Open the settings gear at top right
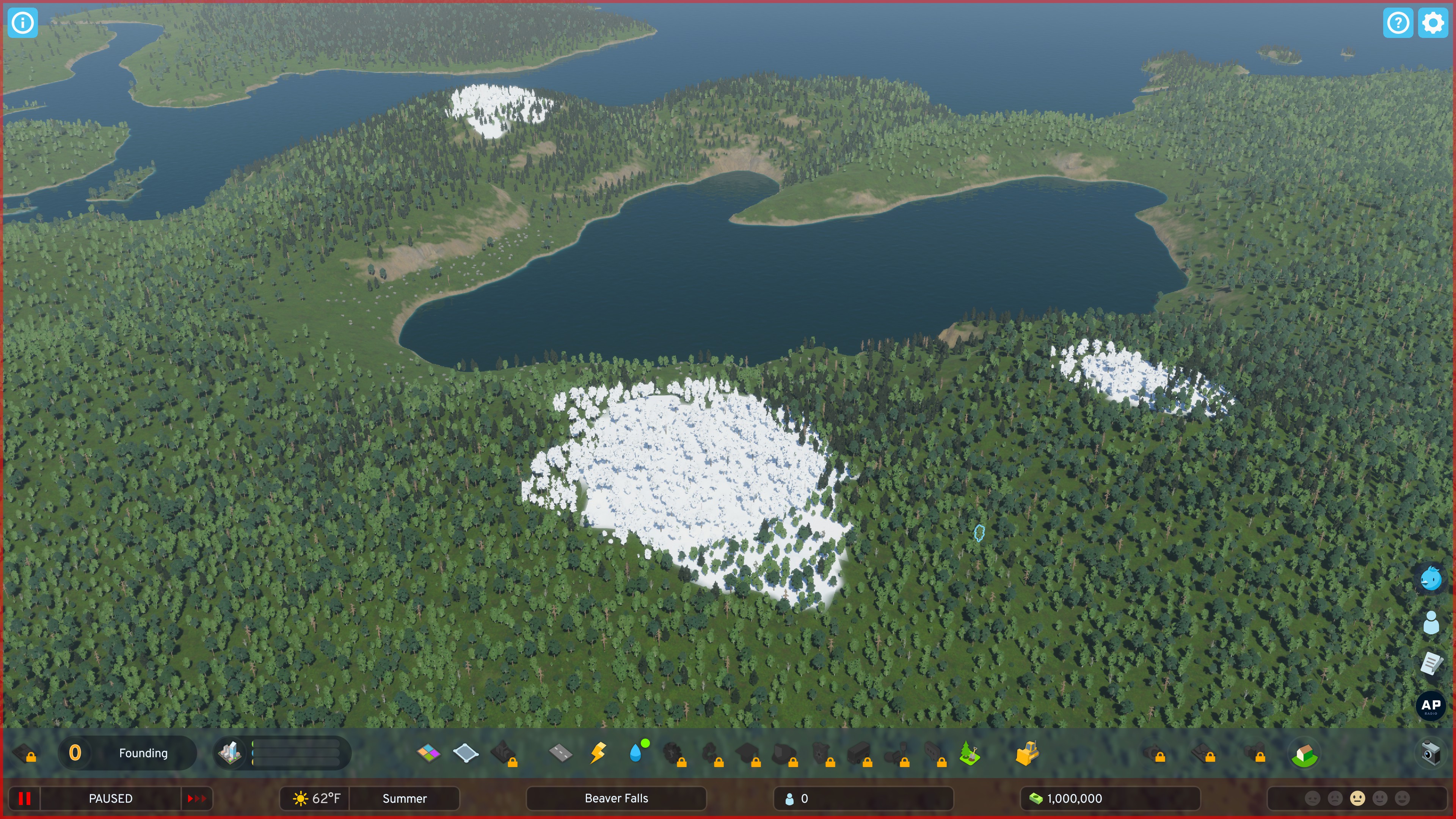The width and height of the screenshot is (1456, 819). pyautogui.click(x=1433, y=23)
